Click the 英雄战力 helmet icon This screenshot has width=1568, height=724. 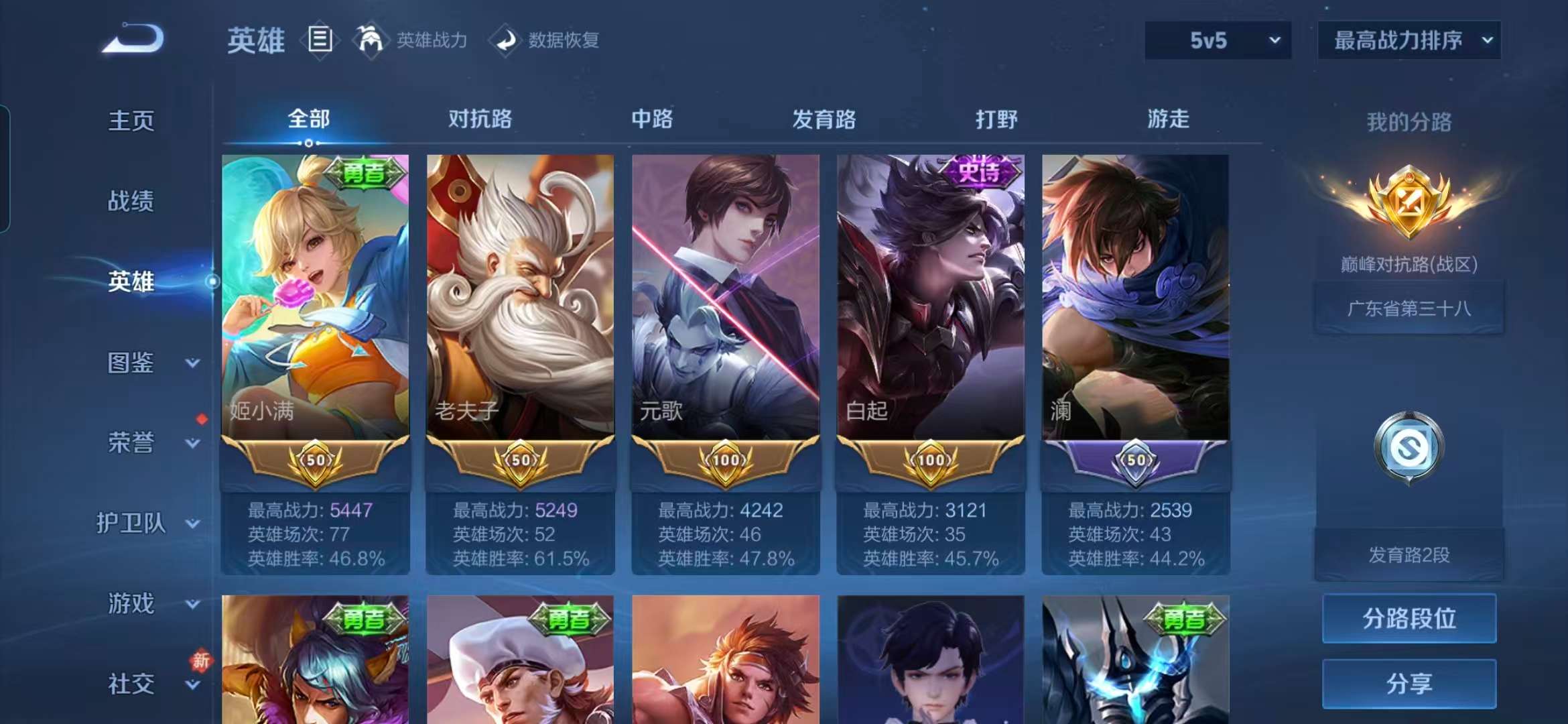pyautogui.click(x=371, y=39)
